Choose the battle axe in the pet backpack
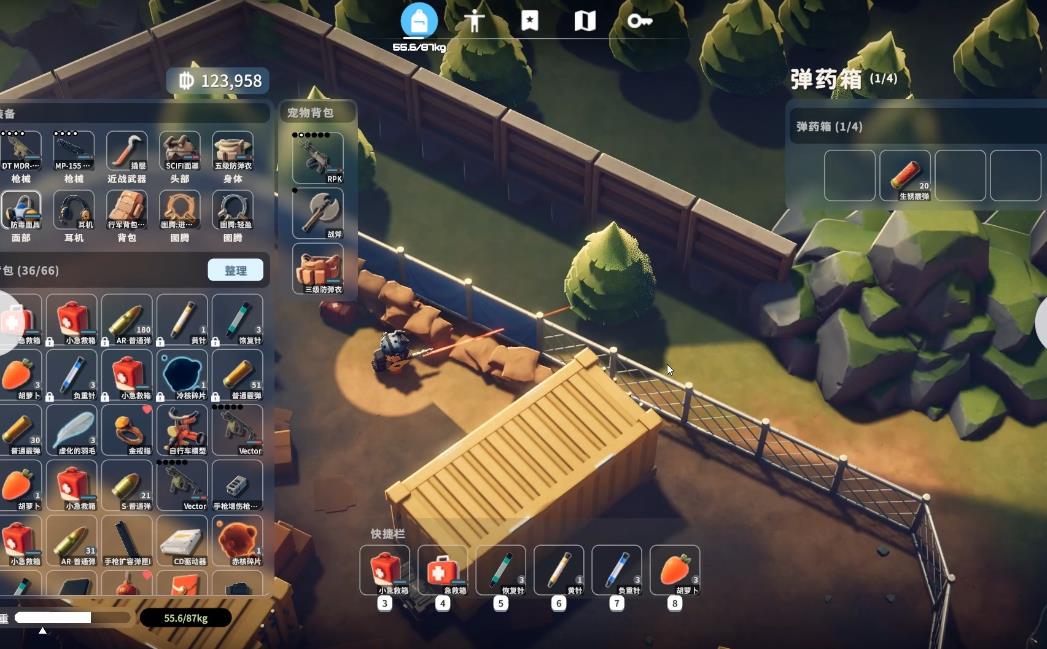1047x649 pixels. (x=318, y=212)
